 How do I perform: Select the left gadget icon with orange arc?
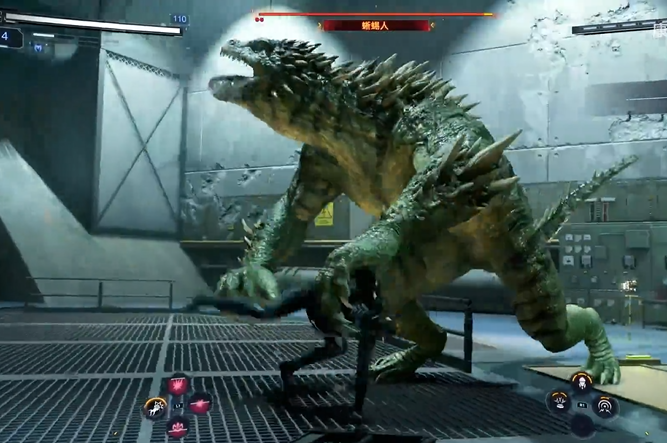pyautogui.click(x=559, y=403)
